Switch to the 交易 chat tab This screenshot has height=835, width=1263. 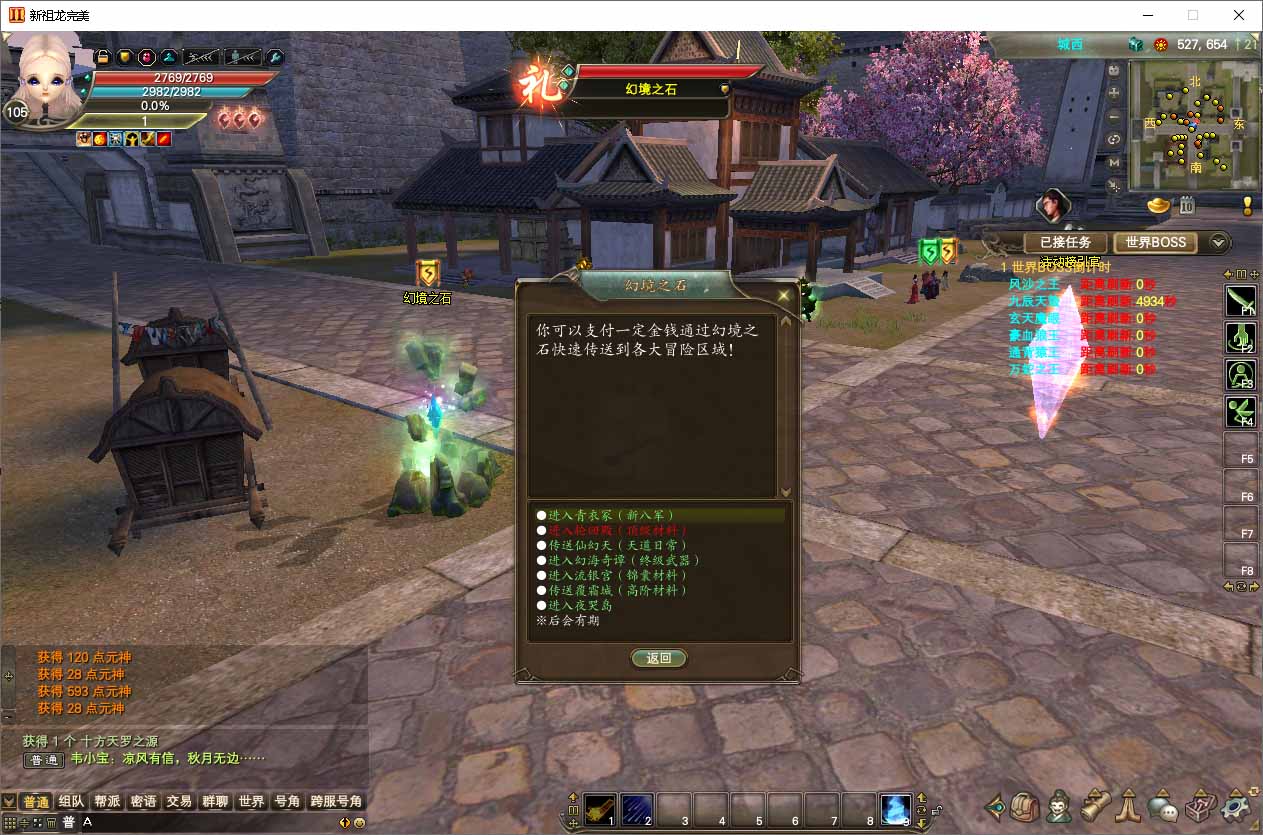[179, 801]
